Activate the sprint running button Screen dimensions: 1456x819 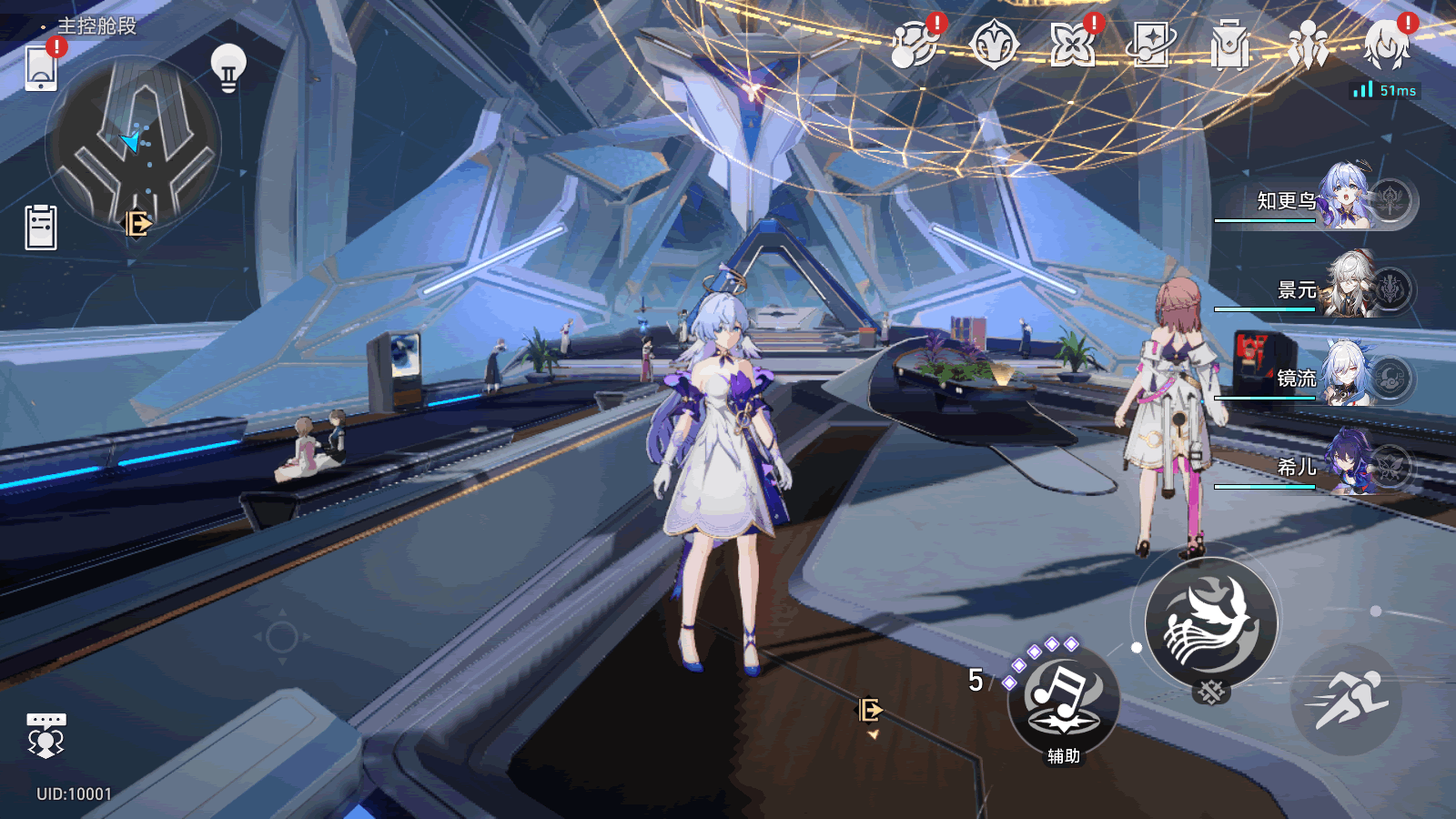tap(1346, 700)
